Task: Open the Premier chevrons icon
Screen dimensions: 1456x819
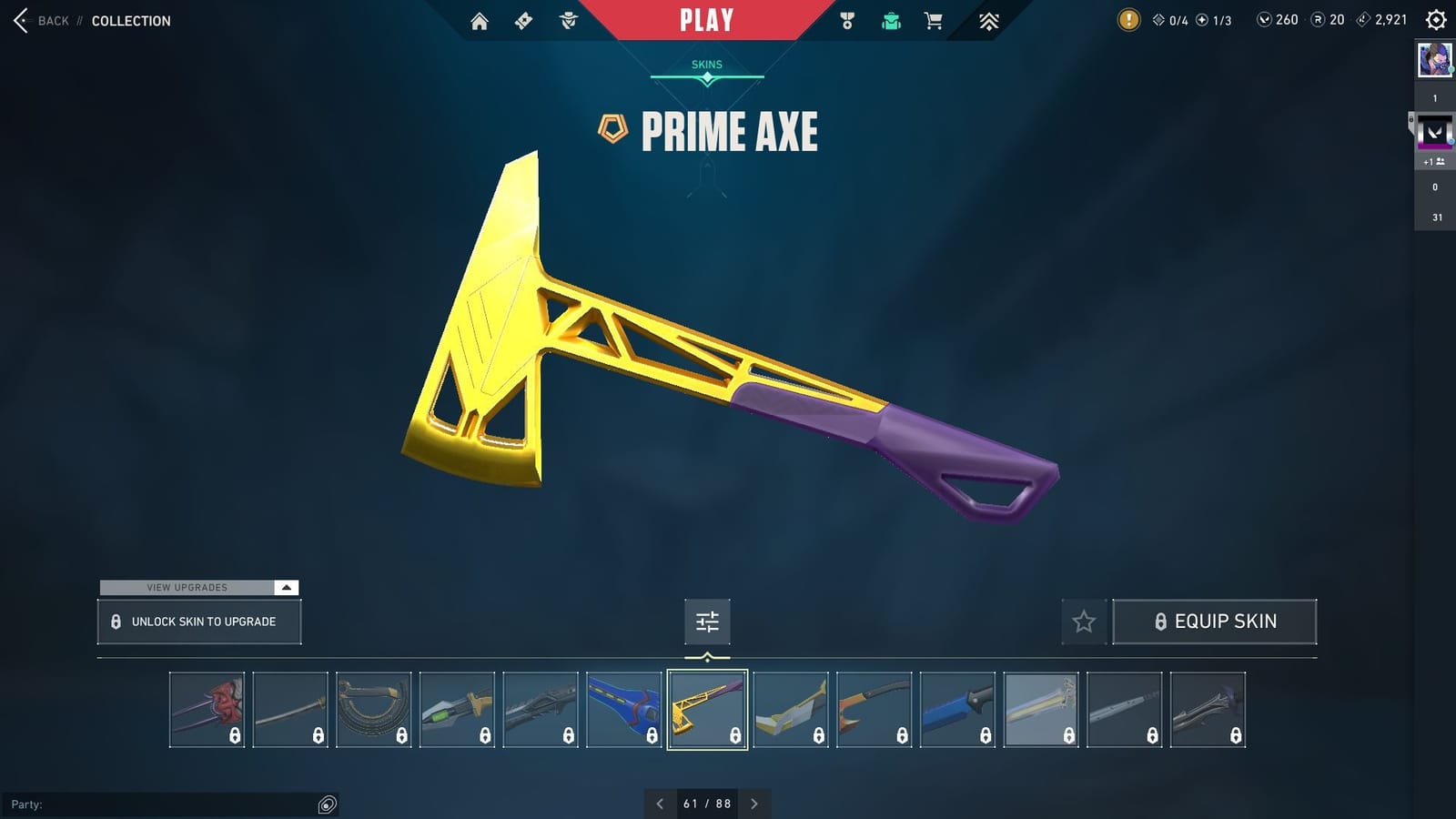Action: [x=989, y=19]
